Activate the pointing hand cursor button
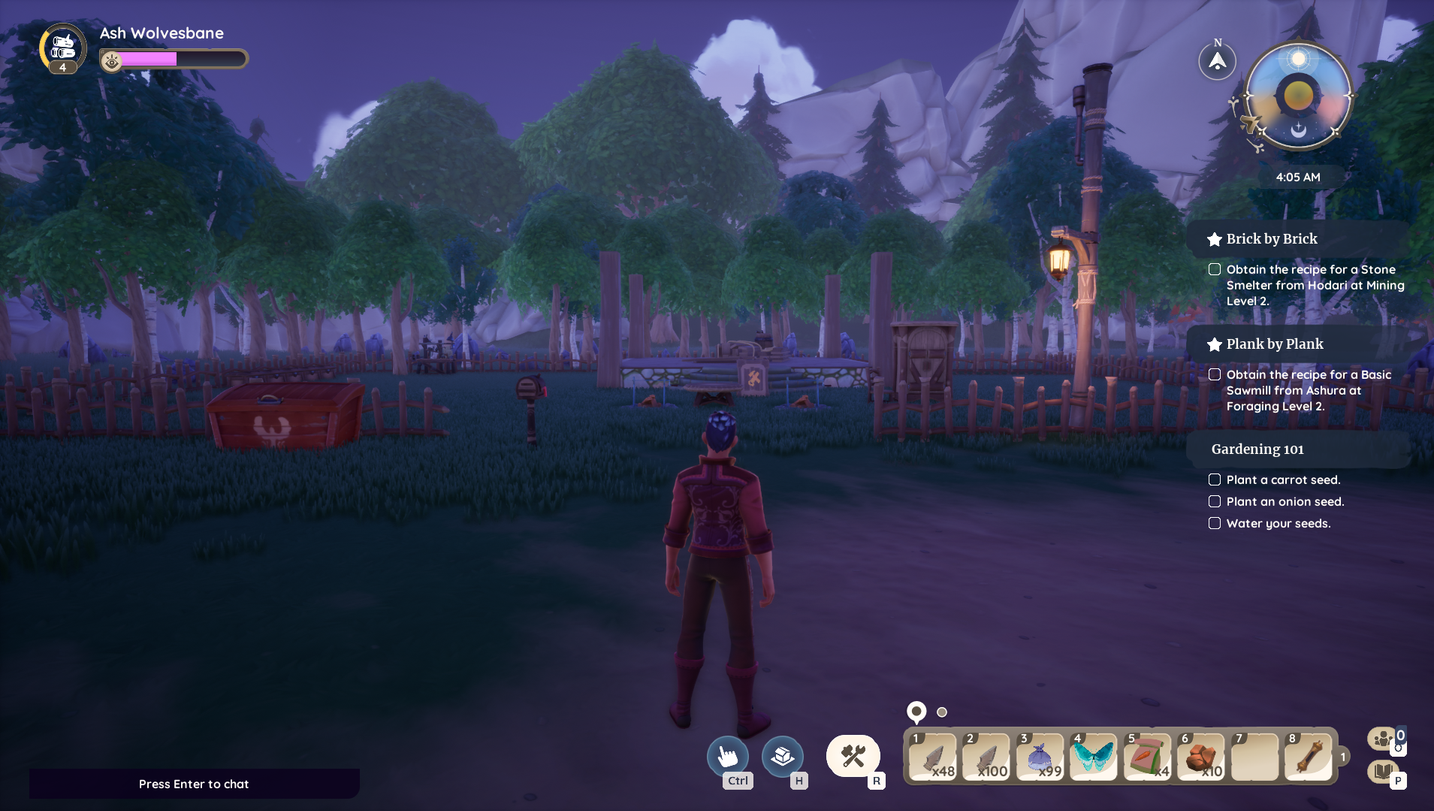1434x811 pixels. click(x=727, y=756)
